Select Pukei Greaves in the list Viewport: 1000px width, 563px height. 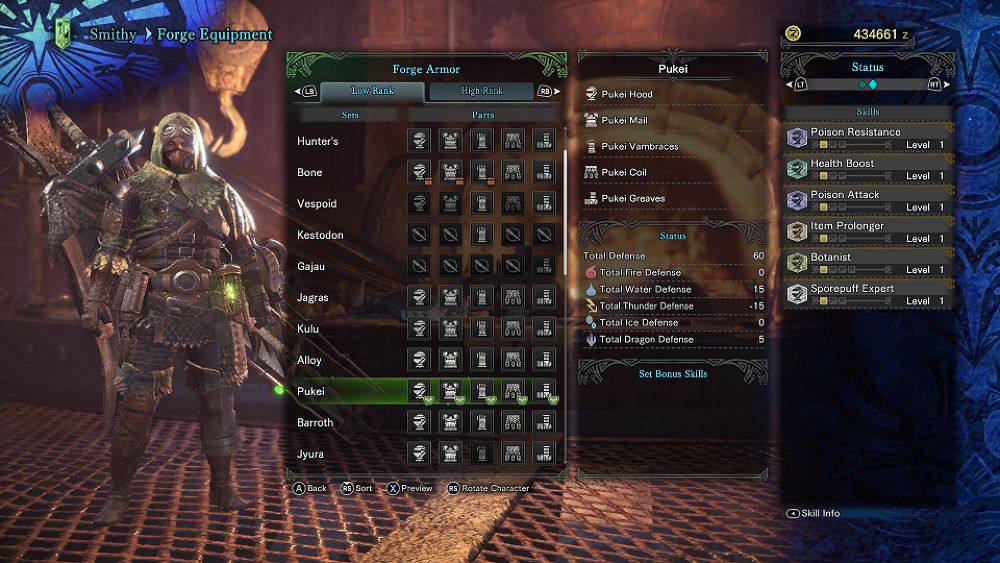[x=633, y=199]
